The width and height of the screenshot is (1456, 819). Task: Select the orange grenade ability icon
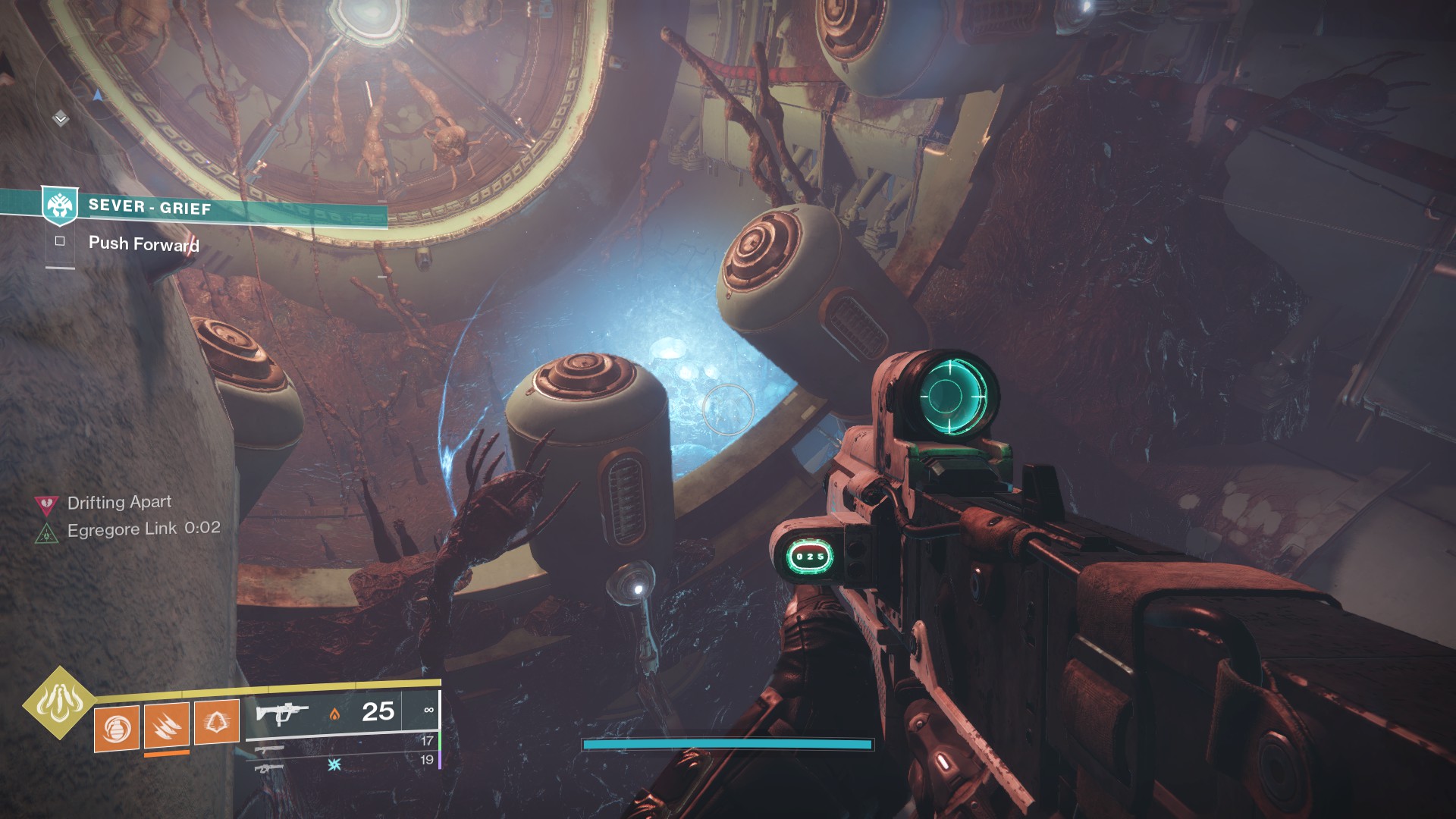(117, 728)
